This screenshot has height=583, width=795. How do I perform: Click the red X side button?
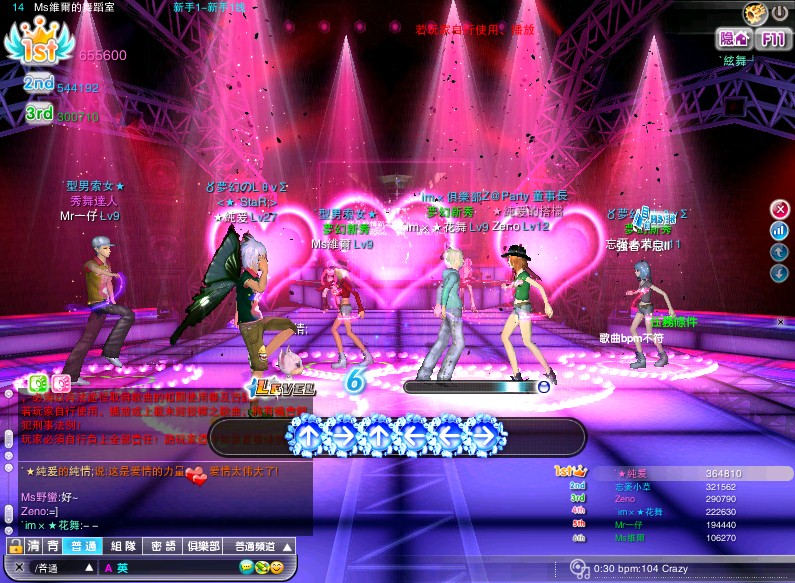[780, 209]
